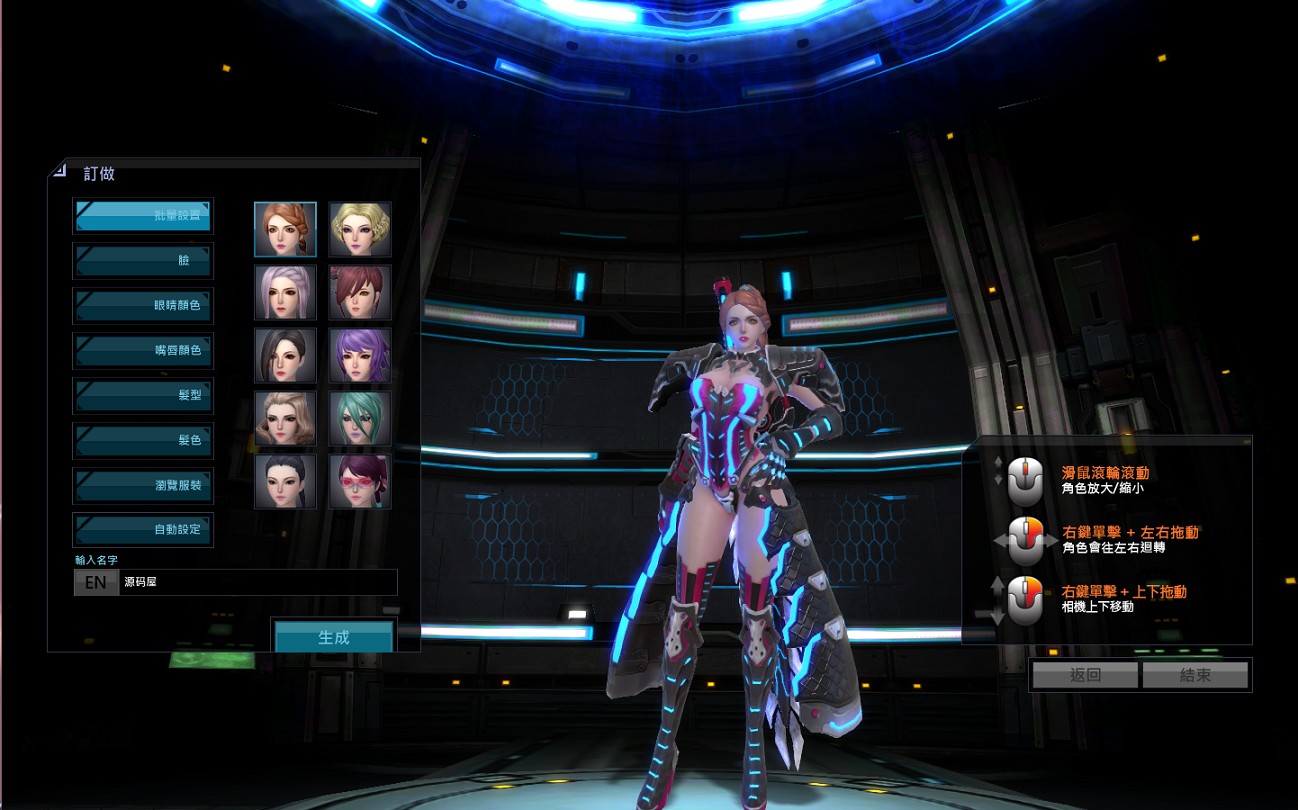This screenshot has width=1298, height=810.
Task: Confirm creation with the 生成 button
Action: coord(334,638)
